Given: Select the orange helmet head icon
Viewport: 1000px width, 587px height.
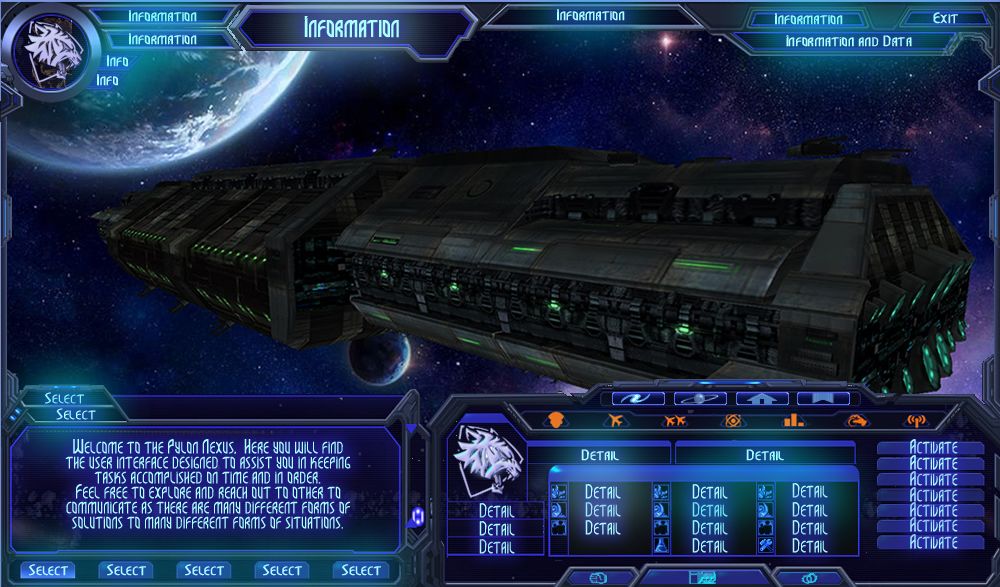Looking at the screenshot, I should (557, 420).
